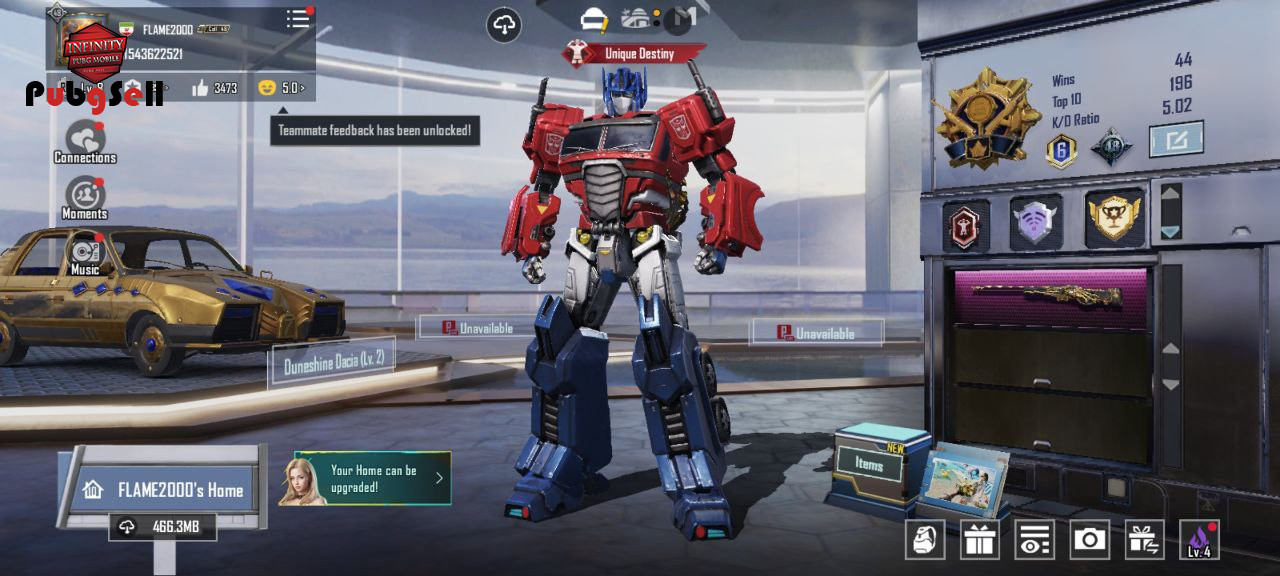View the 3473 likes counter

[214, 88]
